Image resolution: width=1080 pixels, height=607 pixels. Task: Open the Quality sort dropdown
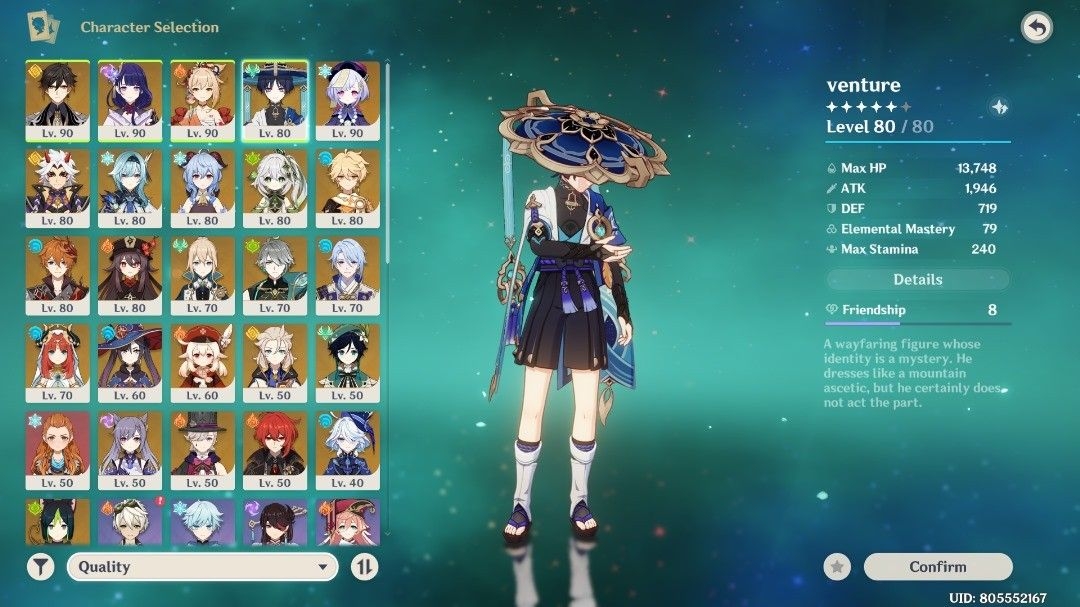coord(201,567)
